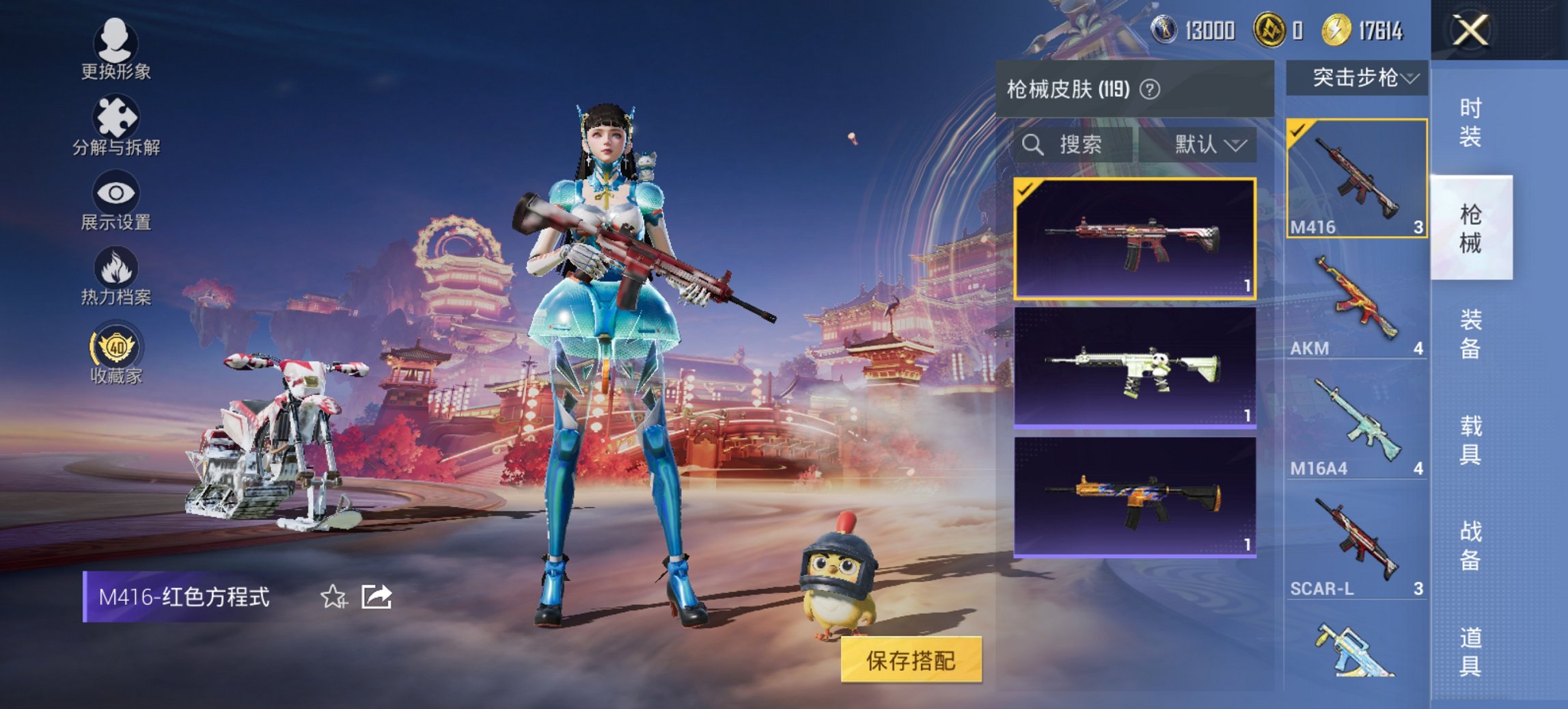
Task: Open the 默认 sorting dropdown
Action: (x=1205, y=145)
